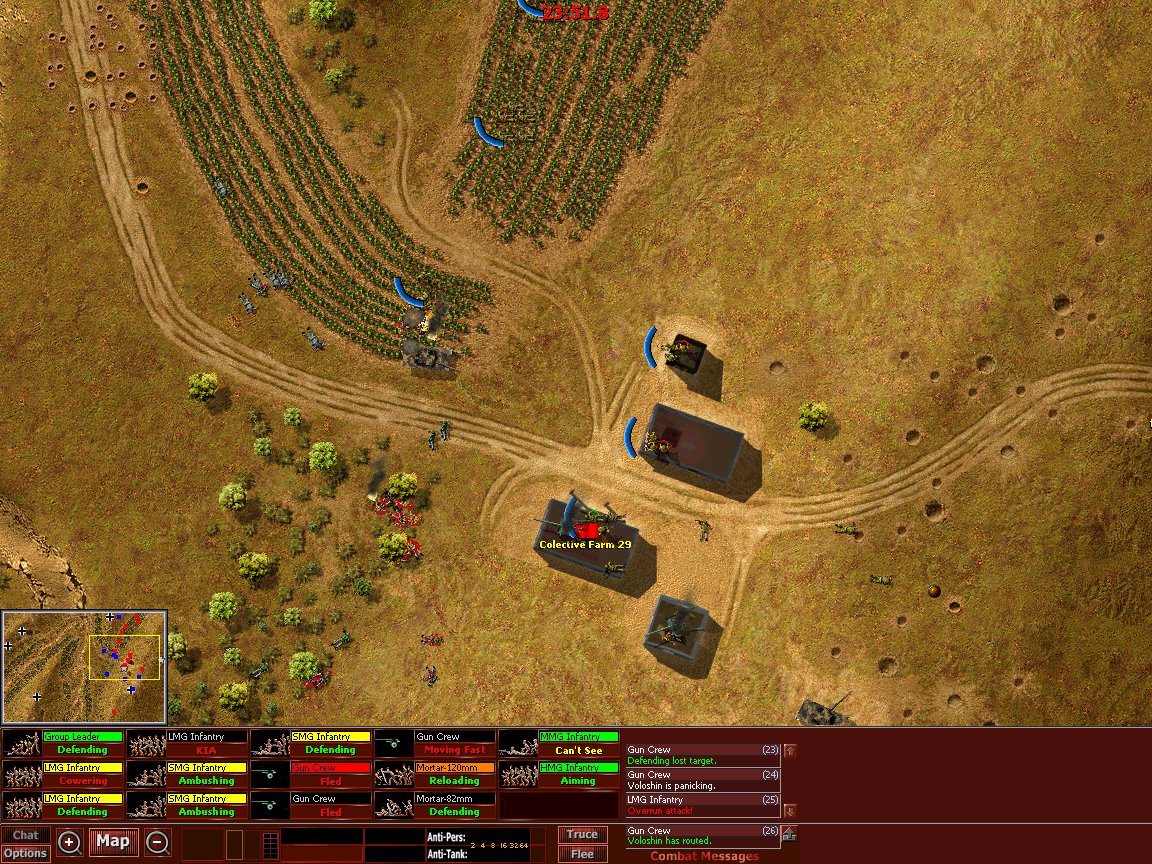Click the Flee button
Image resolution: width=1152 pixels, height=864 pixels.
pos(582,854)
